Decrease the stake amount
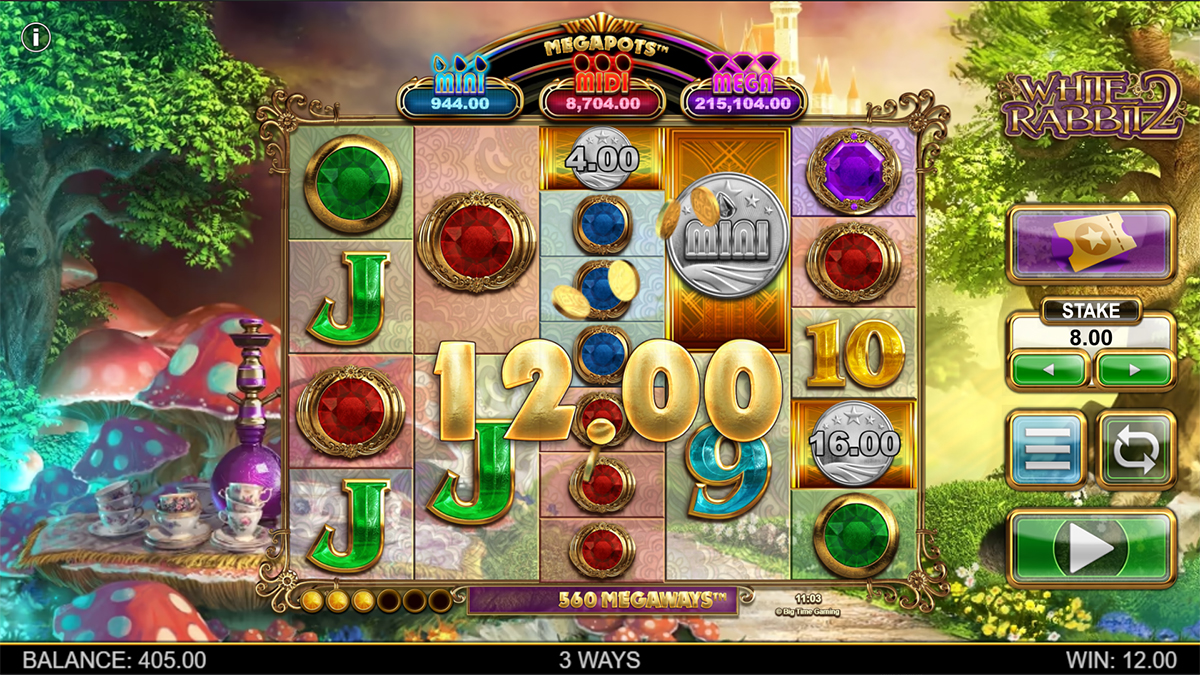This screenshot has height=675, width=1200. (x=1047, y=369)
